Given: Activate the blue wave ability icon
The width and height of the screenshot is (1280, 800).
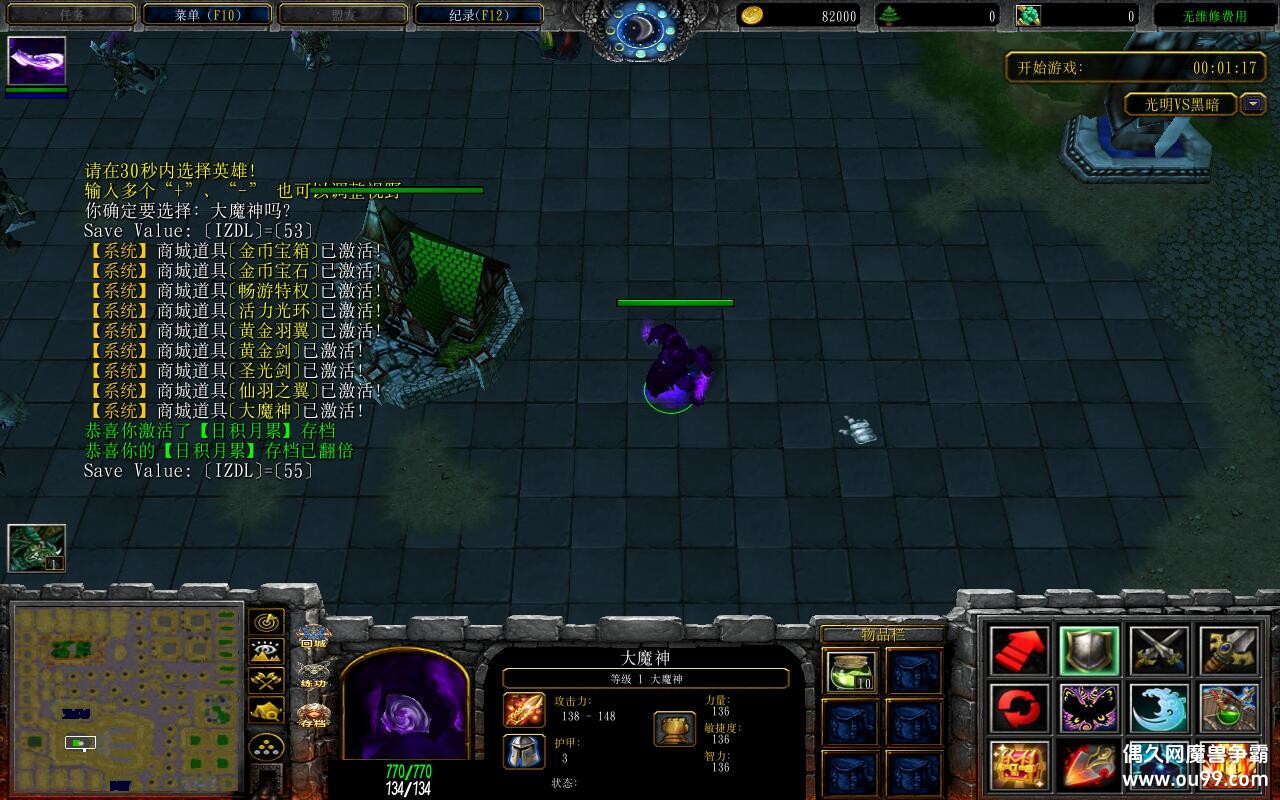Looking at the screenshot, I should [x=1159, y=708].
